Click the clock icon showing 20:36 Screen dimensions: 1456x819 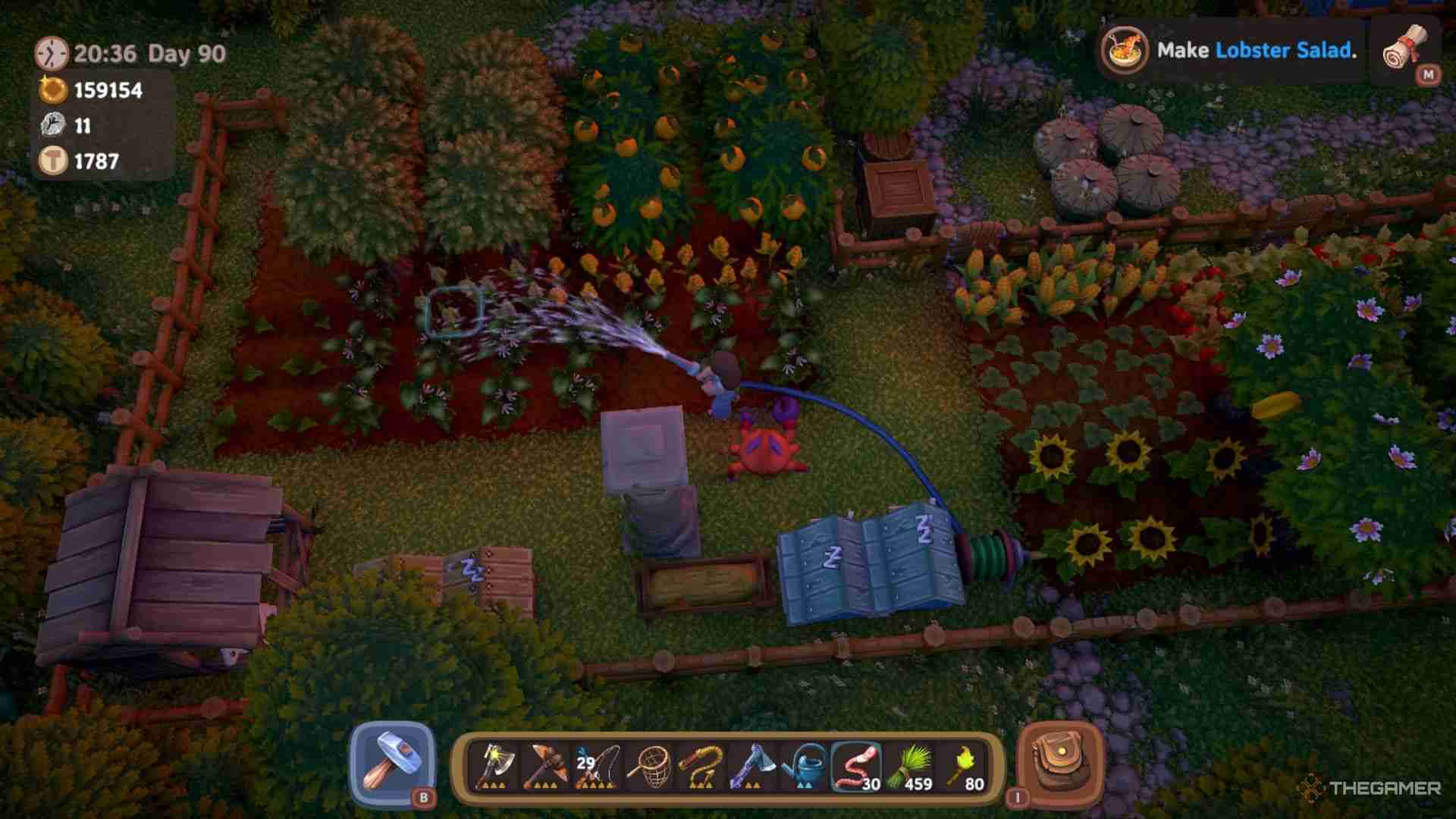point(51,53)
